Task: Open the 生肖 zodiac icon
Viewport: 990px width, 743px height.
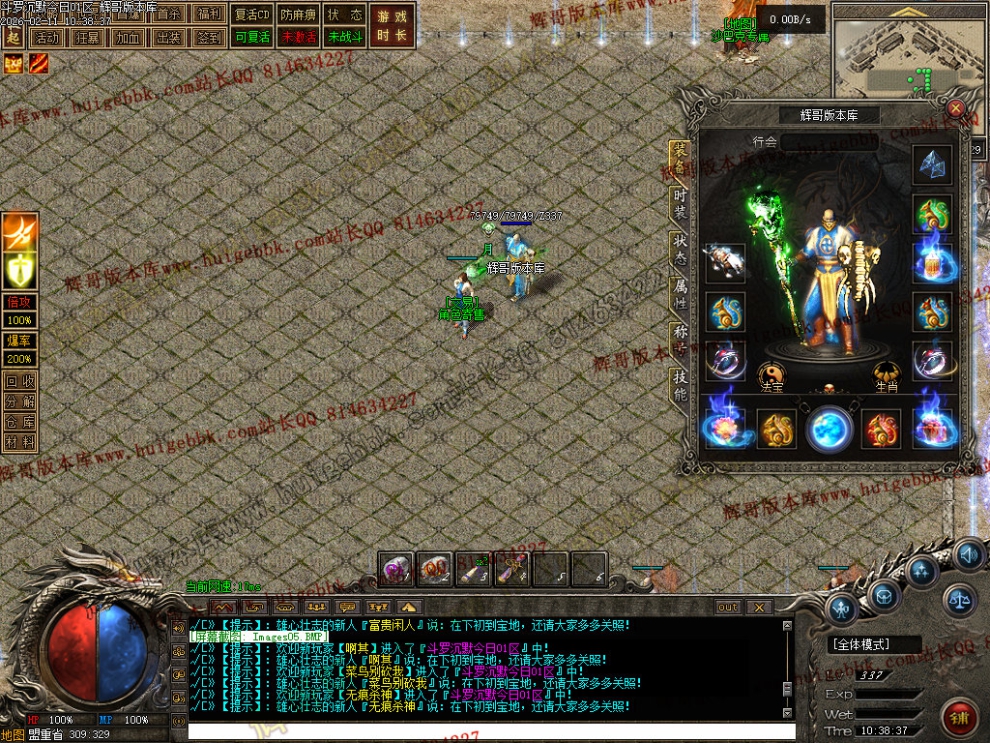Action: click(886, 375)
